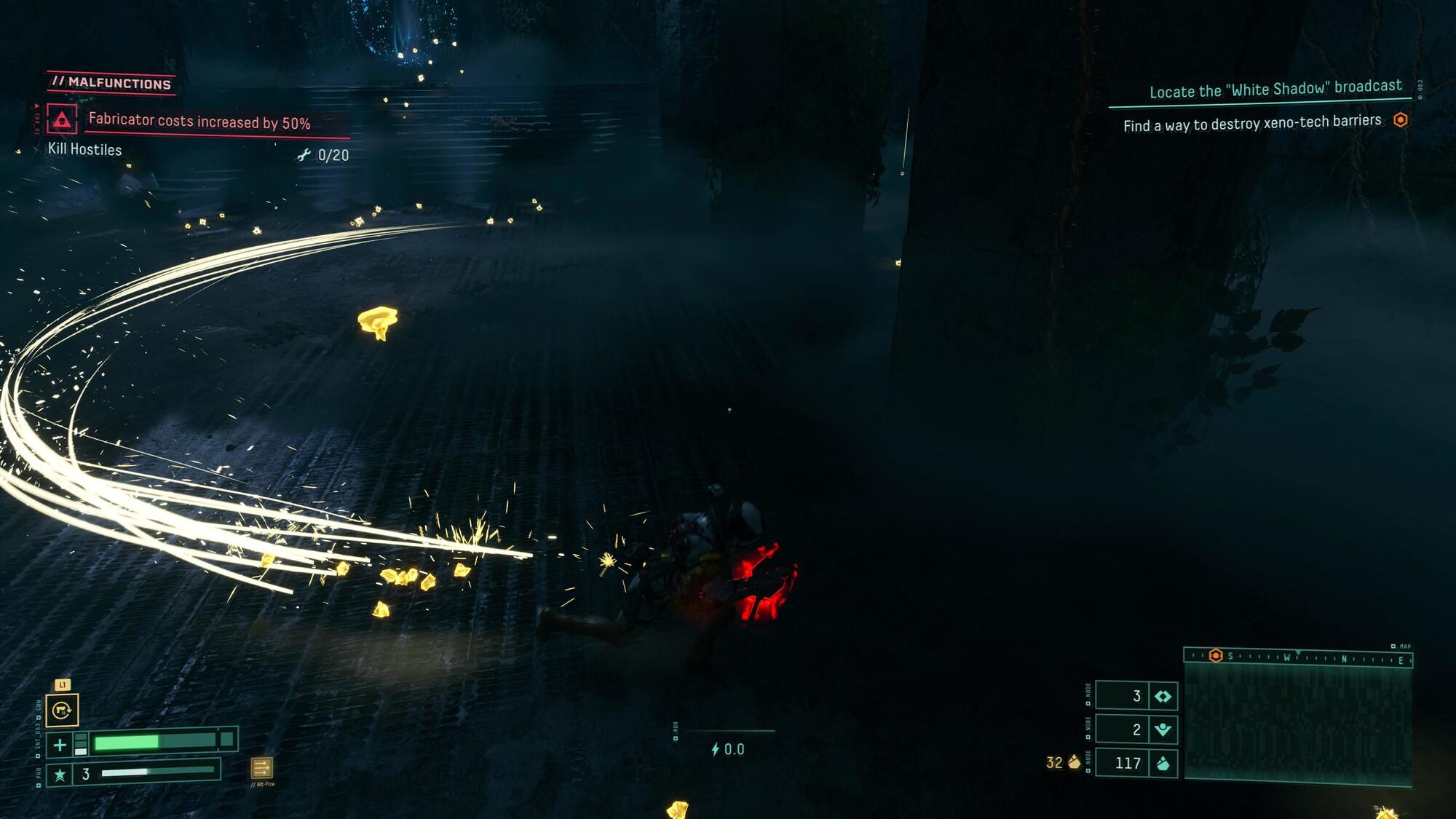Viewport: 1456px width, 819px height.
Task: Click the Alt-Fire ability icon
Action: [x=261, y=768]
